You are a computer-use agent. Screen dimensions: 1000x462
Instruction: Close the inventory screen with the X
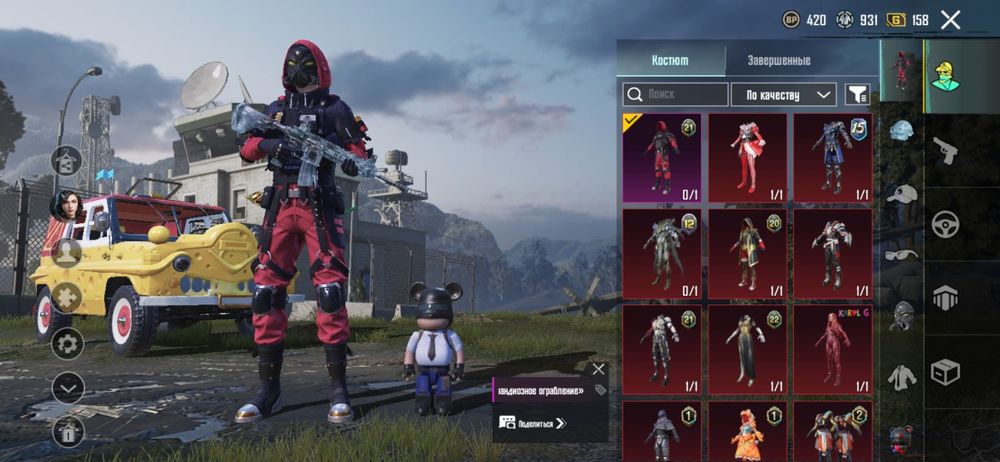point(950,19)
